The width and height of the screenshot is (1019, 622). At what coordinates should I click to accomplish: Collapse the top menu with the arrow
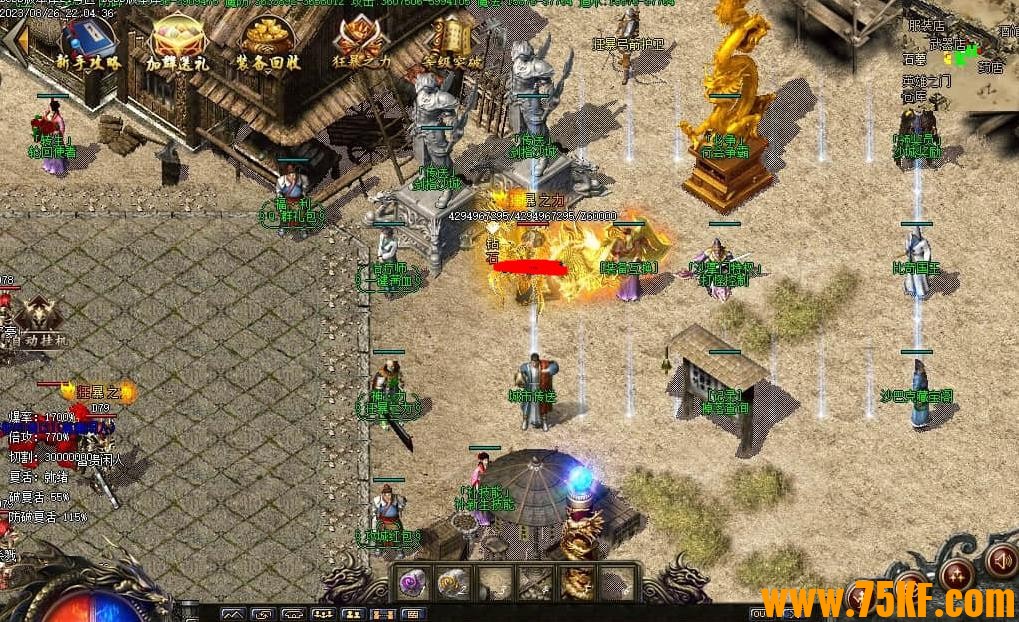pyautogui.click(x=14, y=42)
